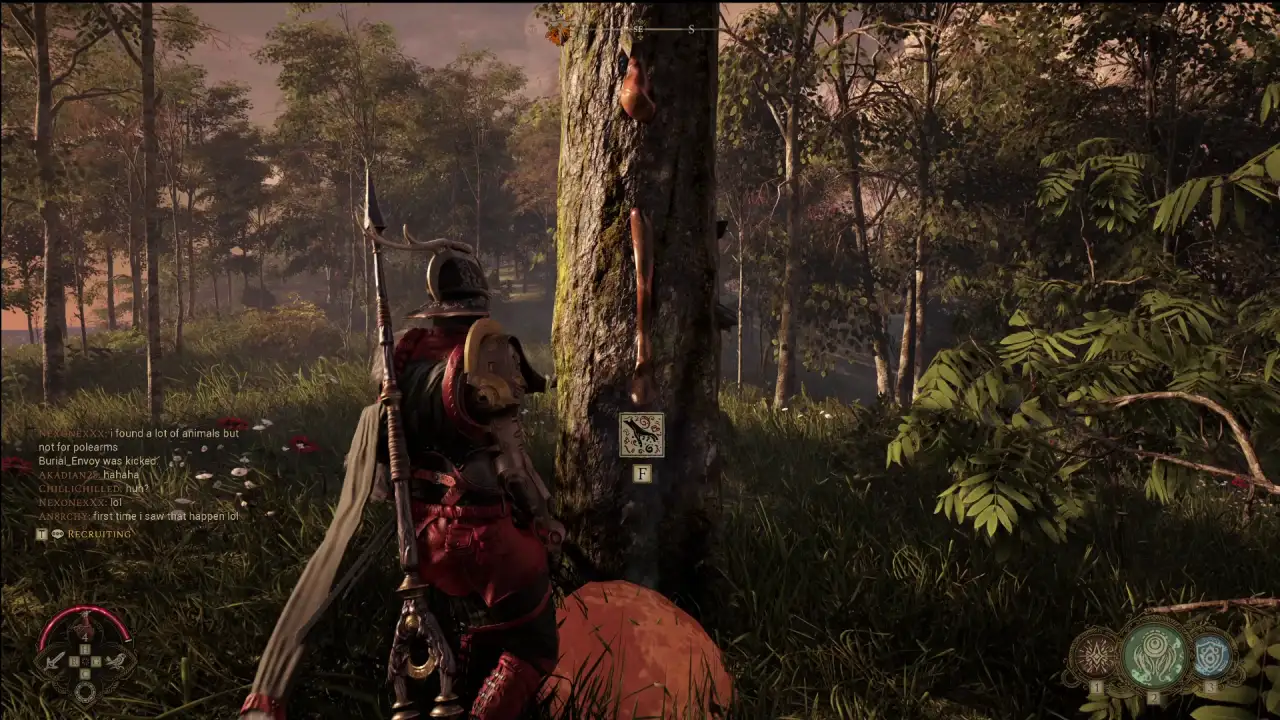Open the Recruiting chat channel selector
1280x720 pixels.
(98, 534)
